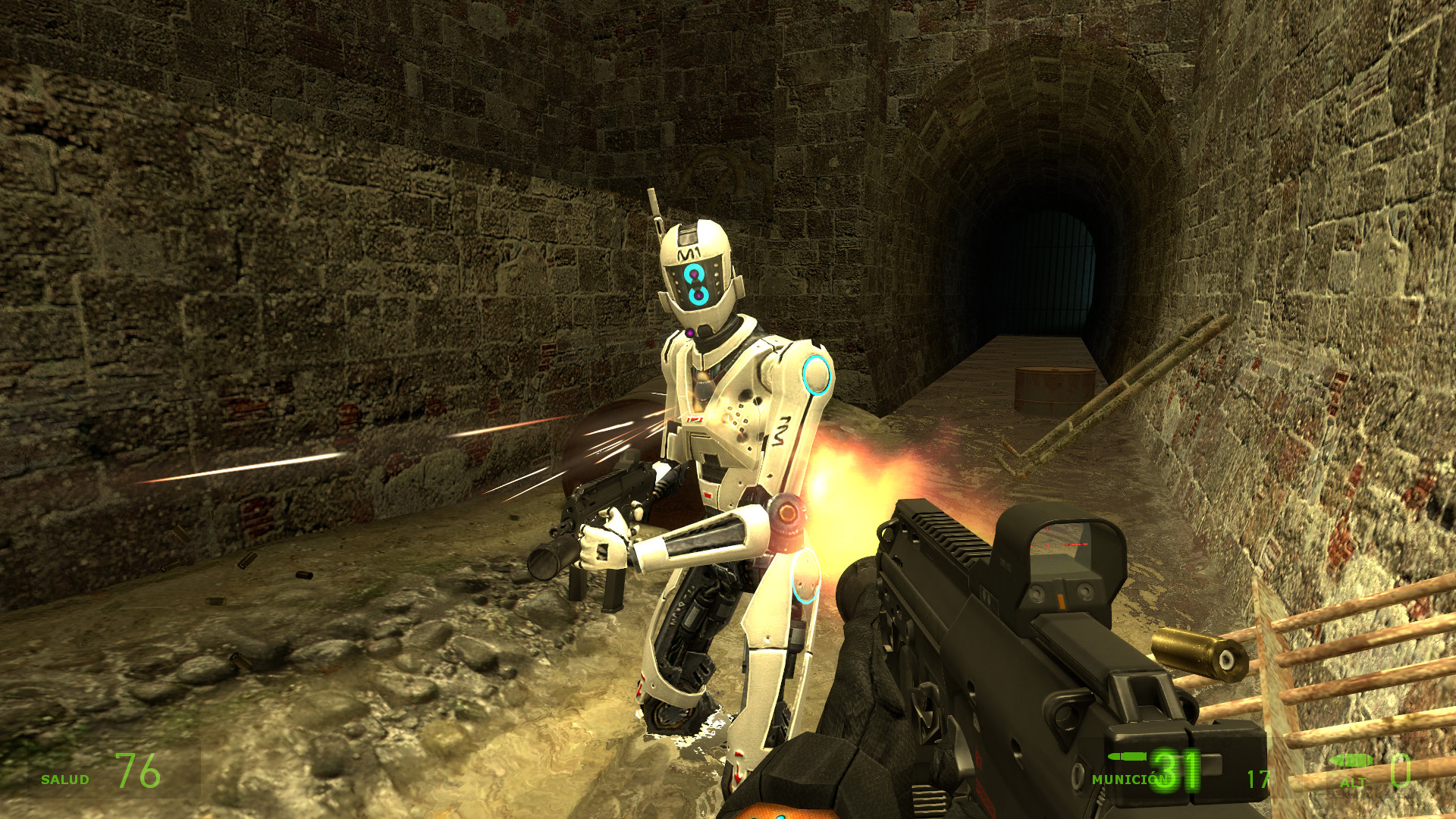1456x819 pixels.
Task: Click the ALT counter showing 0
Action: click(1401, 772)
